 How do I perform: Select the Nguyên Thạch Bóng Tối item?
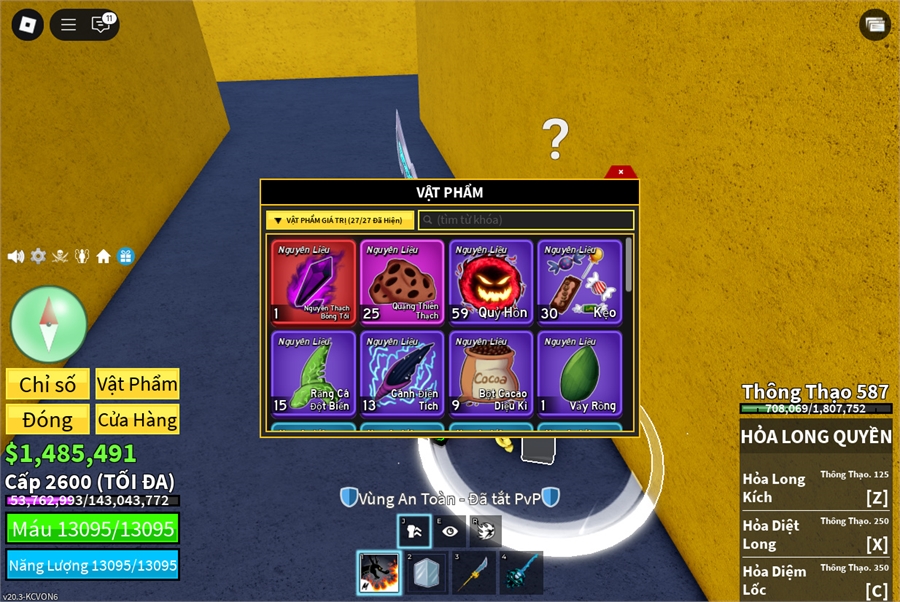[x=313, y=283]
